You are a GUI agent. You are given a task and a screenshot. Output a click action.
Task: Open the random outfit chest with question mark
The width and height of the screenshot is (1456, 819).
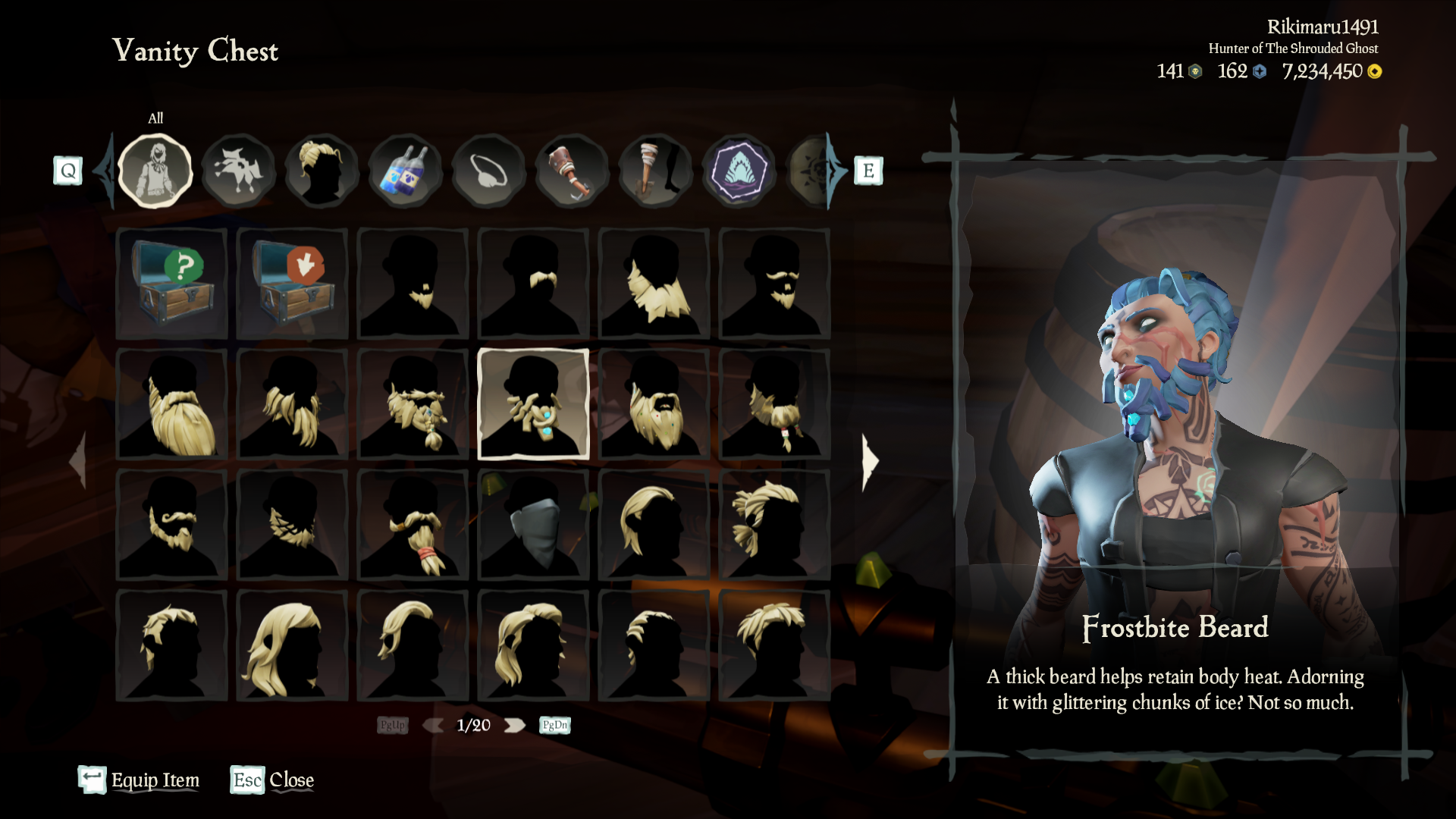(x=171, y=284)
